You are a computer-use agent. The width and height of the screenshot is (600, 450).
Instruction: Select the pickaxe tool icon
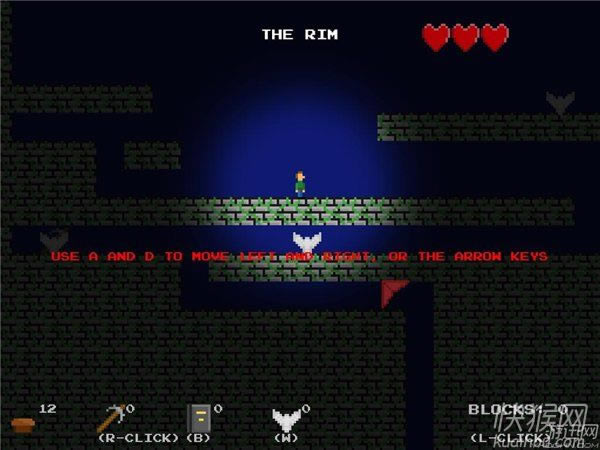[111, 417]
